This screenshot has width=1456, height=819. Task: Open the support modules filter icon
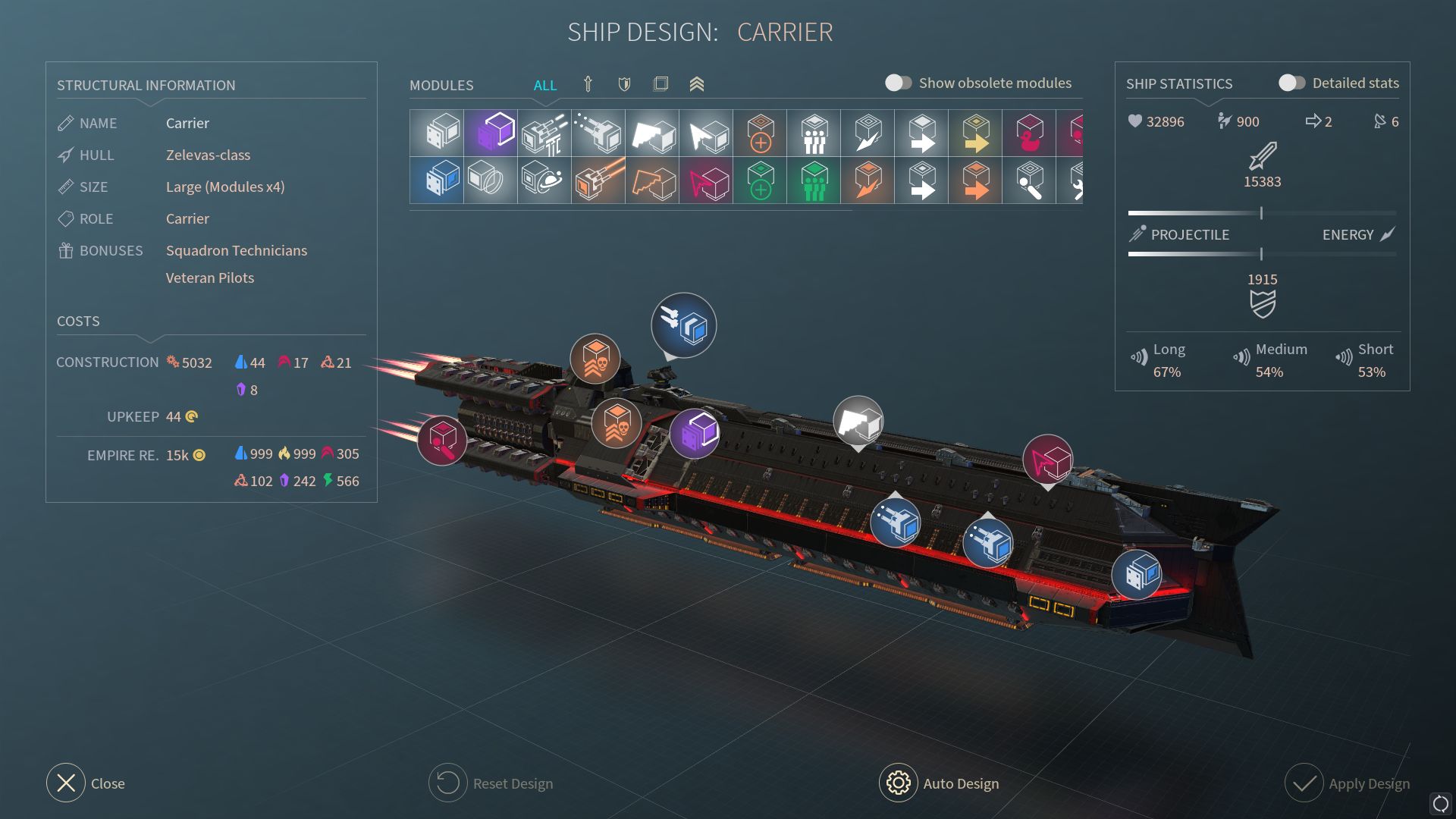click(x=661, y=84)
